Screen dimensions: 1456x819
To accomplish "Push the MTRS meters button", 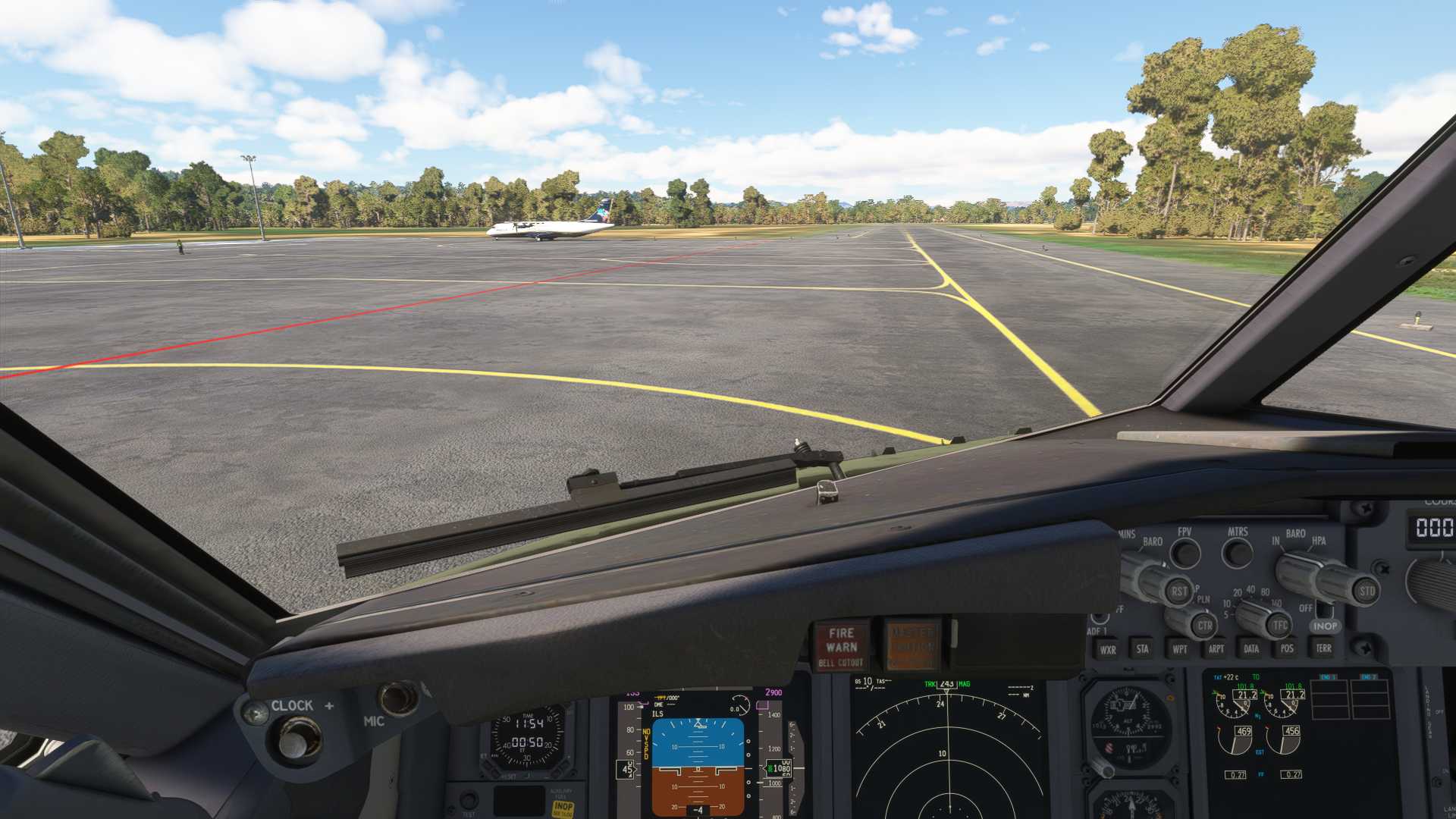I will point(1238,554).
